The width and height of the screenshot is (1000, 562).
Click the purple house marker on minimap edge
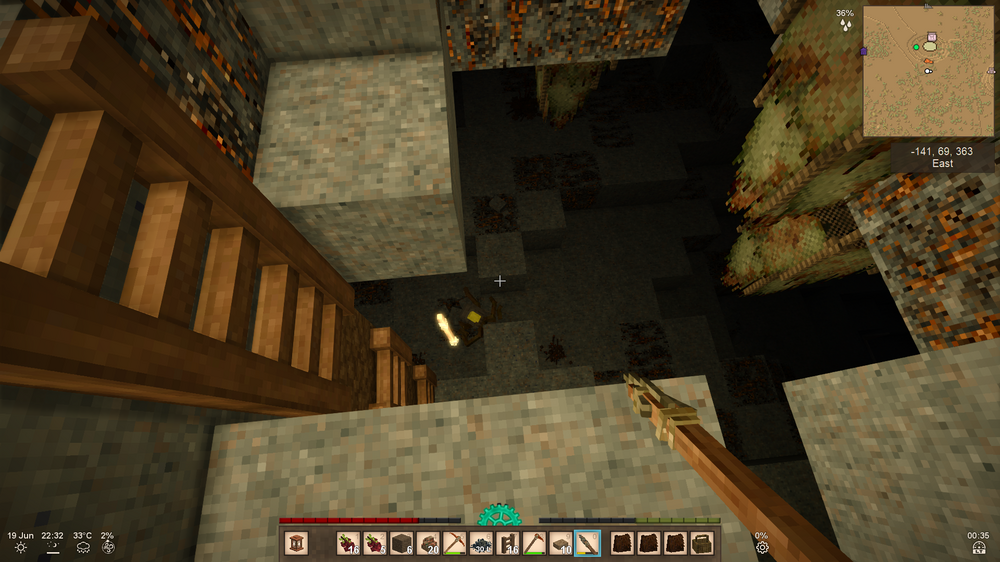point(864,50)
